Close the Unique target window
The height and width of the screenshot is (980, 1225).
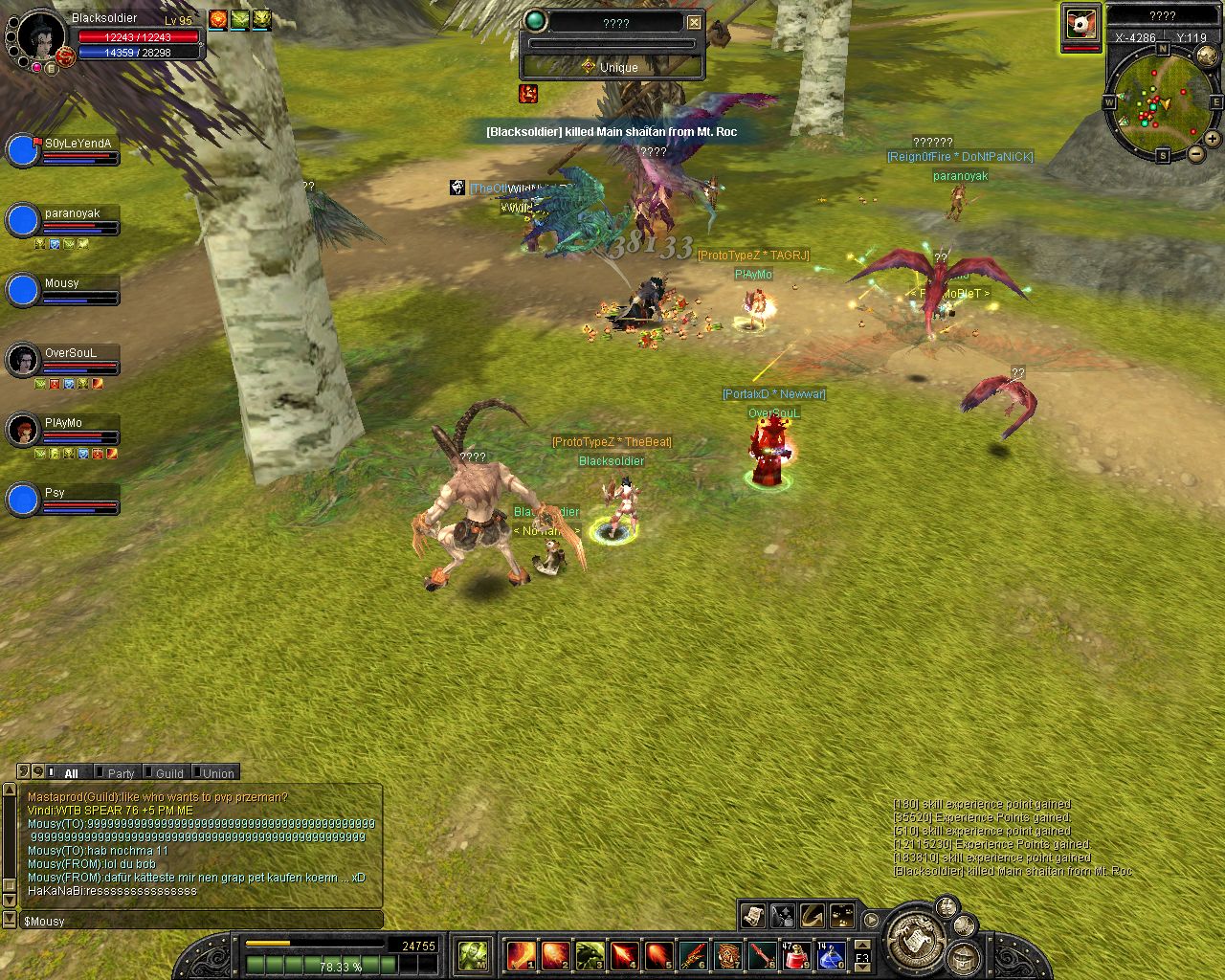[x=695, y=22]
